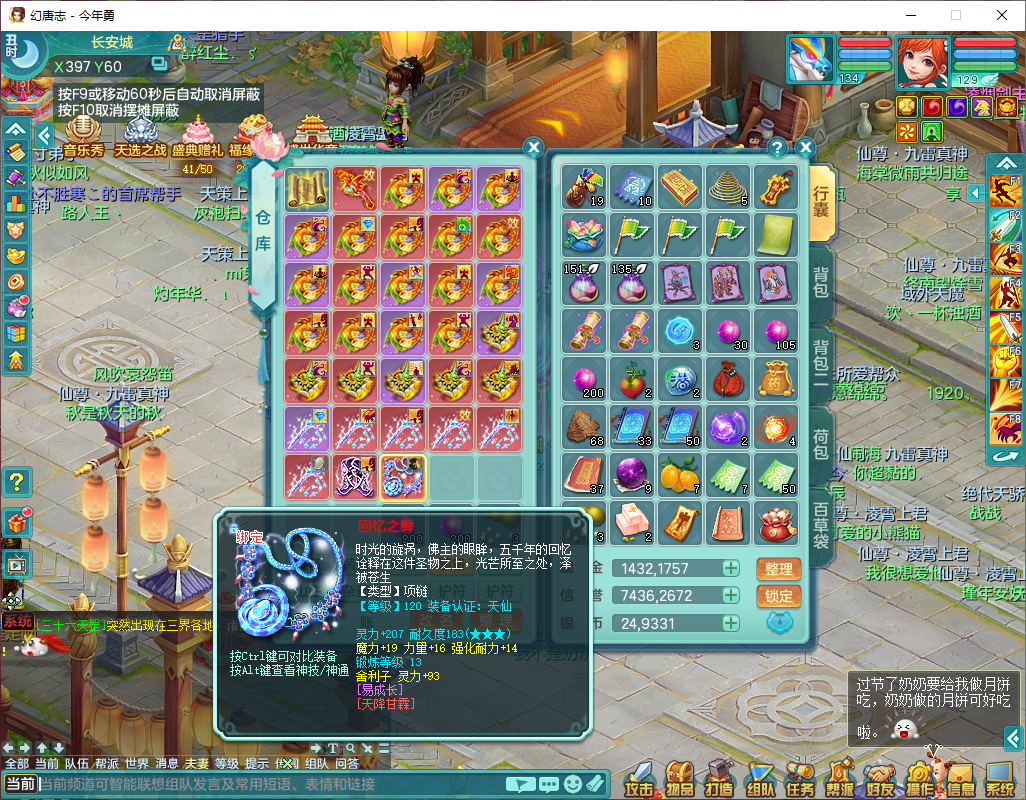Switch to the 背包 tab
1026x800 pixels.
820,283
